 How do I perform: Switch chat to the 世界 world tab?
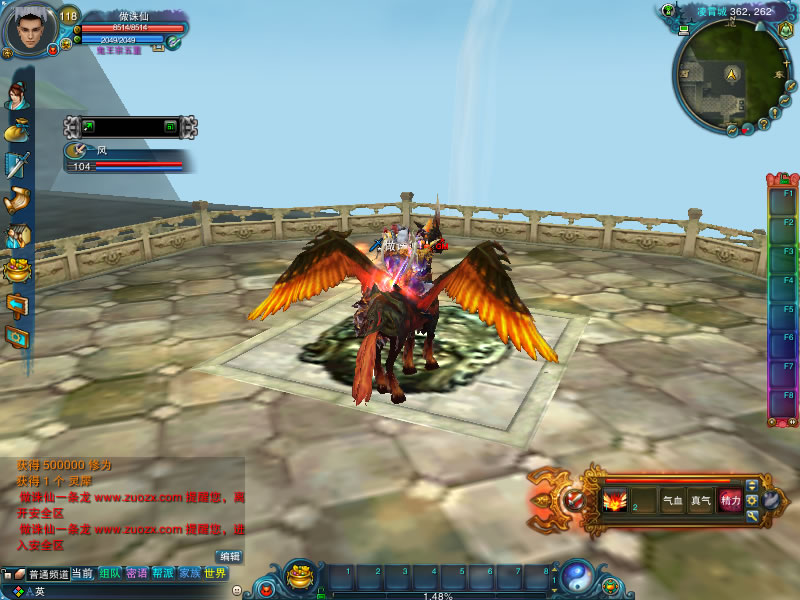tap(215, 574)
